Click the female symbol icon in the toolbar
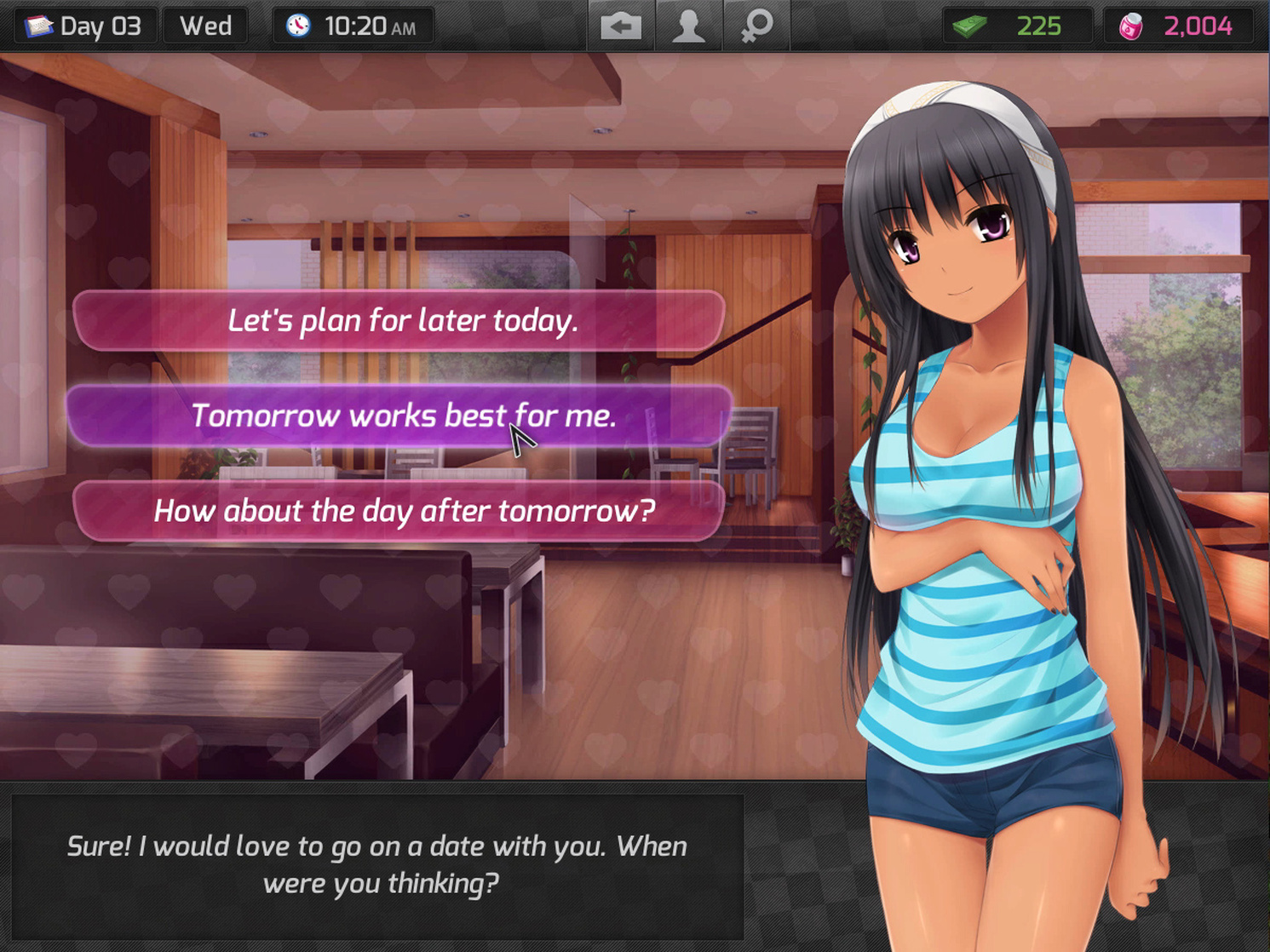Image resolution: width=1270 pixels, height=952 pixels. pyautogui.click(x=755, y=25)
